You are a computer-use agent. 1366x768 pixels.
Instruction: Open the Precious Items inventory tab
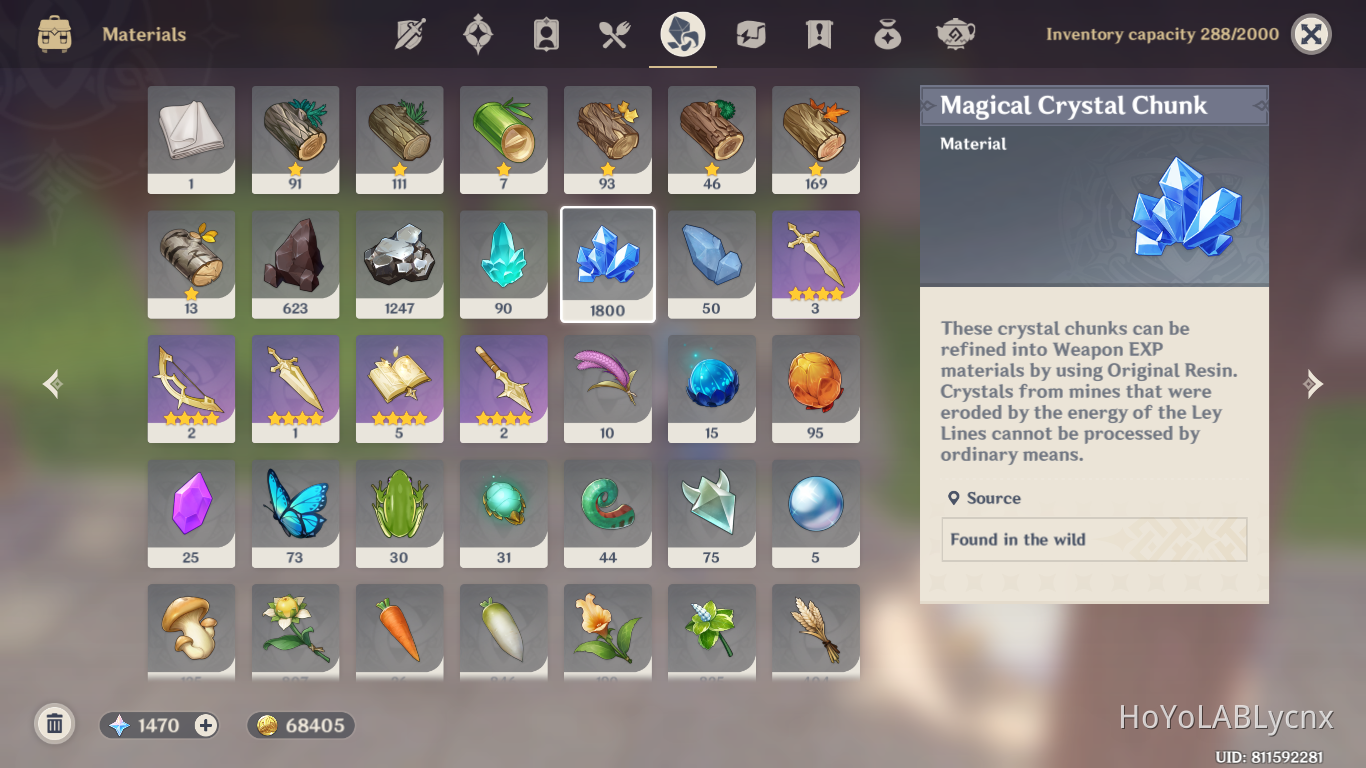pos(886,33)
